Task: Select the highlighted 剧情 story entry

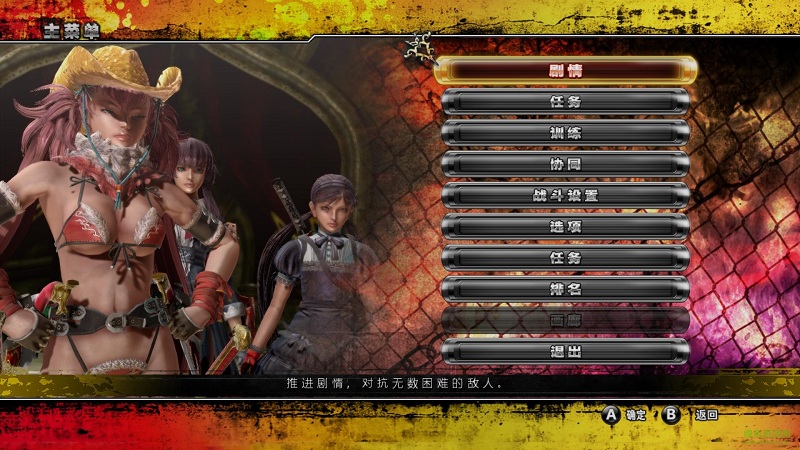Action: (x=566, y=70)
